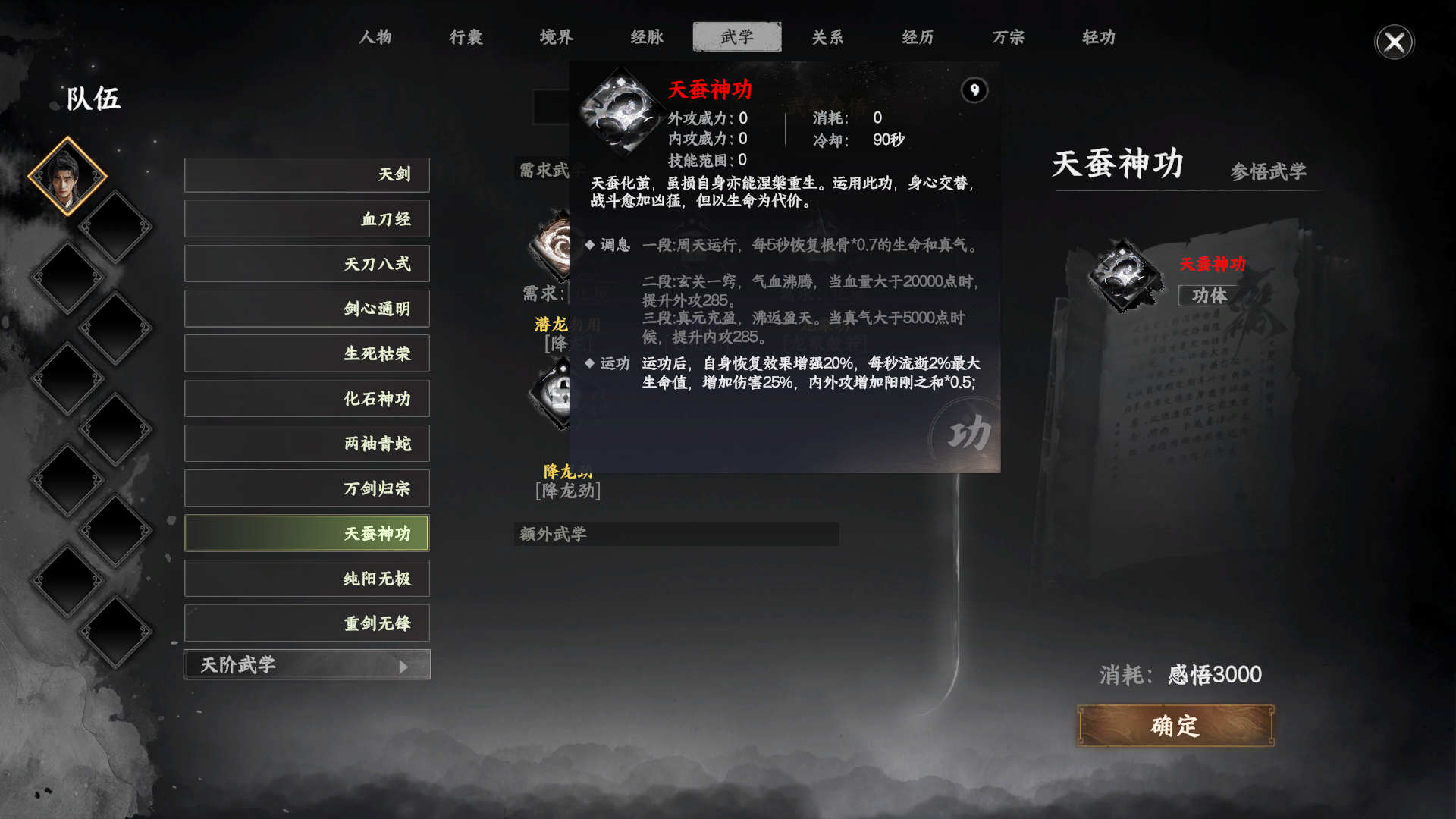Click the skill level 9 badge on the tooltip
This screenshot has width=1456, height=819.
974,90
